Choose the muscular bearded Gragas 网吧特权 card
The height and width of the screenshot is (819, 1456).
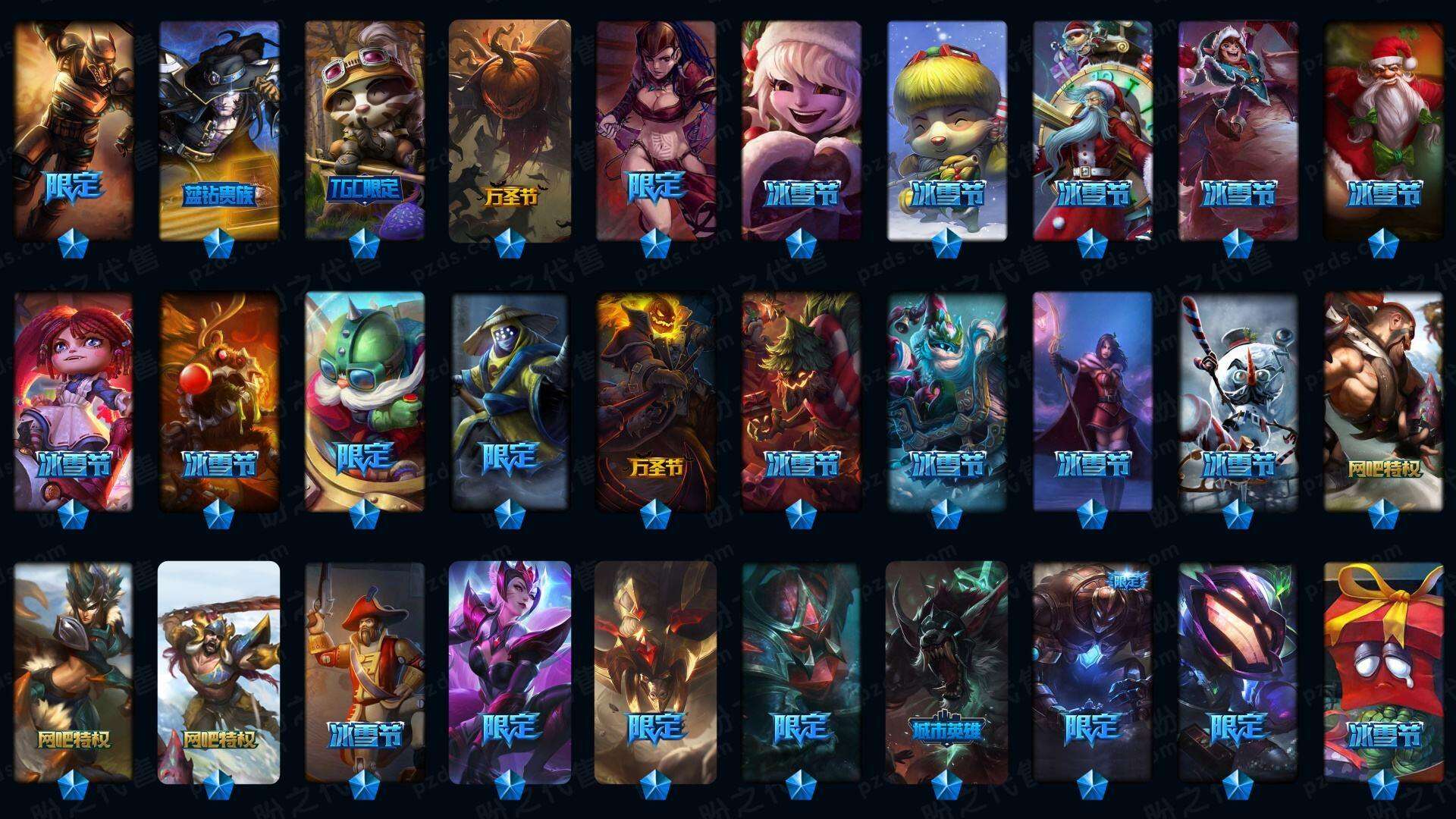pos(1384,402)
